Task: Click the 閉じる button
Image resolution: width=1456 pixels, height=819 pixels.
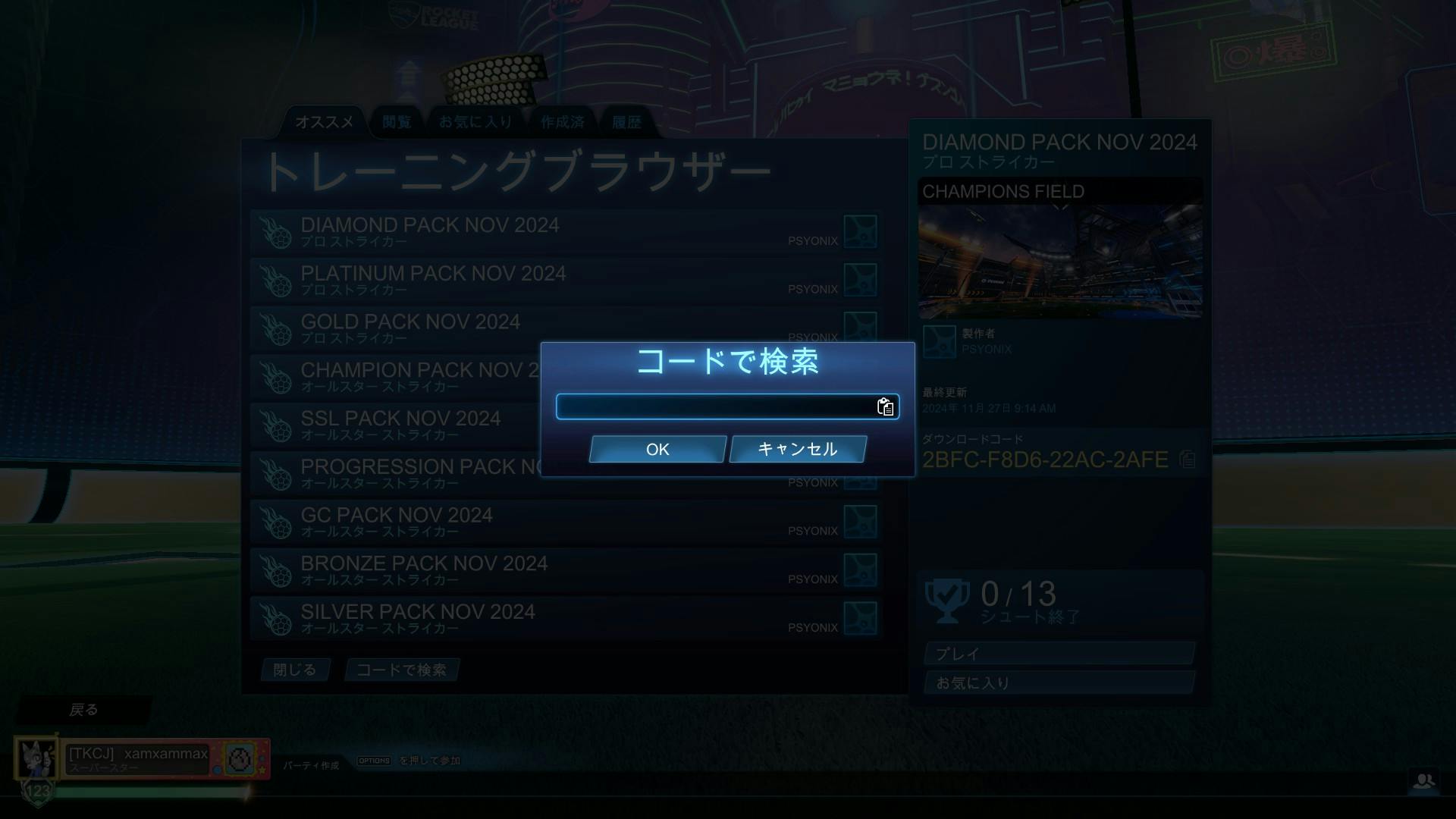Action: (x=295, y=670)
